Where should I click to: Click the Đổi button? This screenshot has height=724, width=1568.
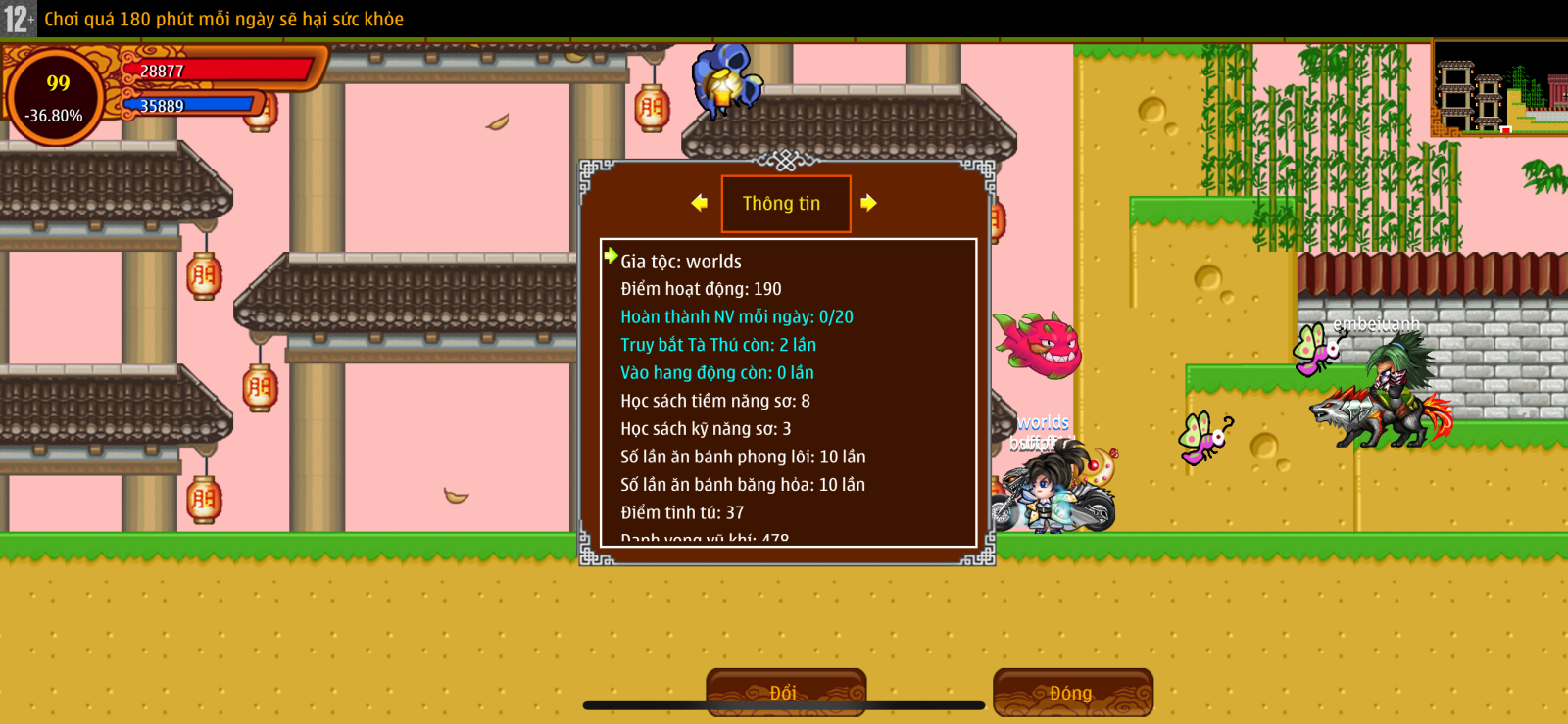[785, 692]
